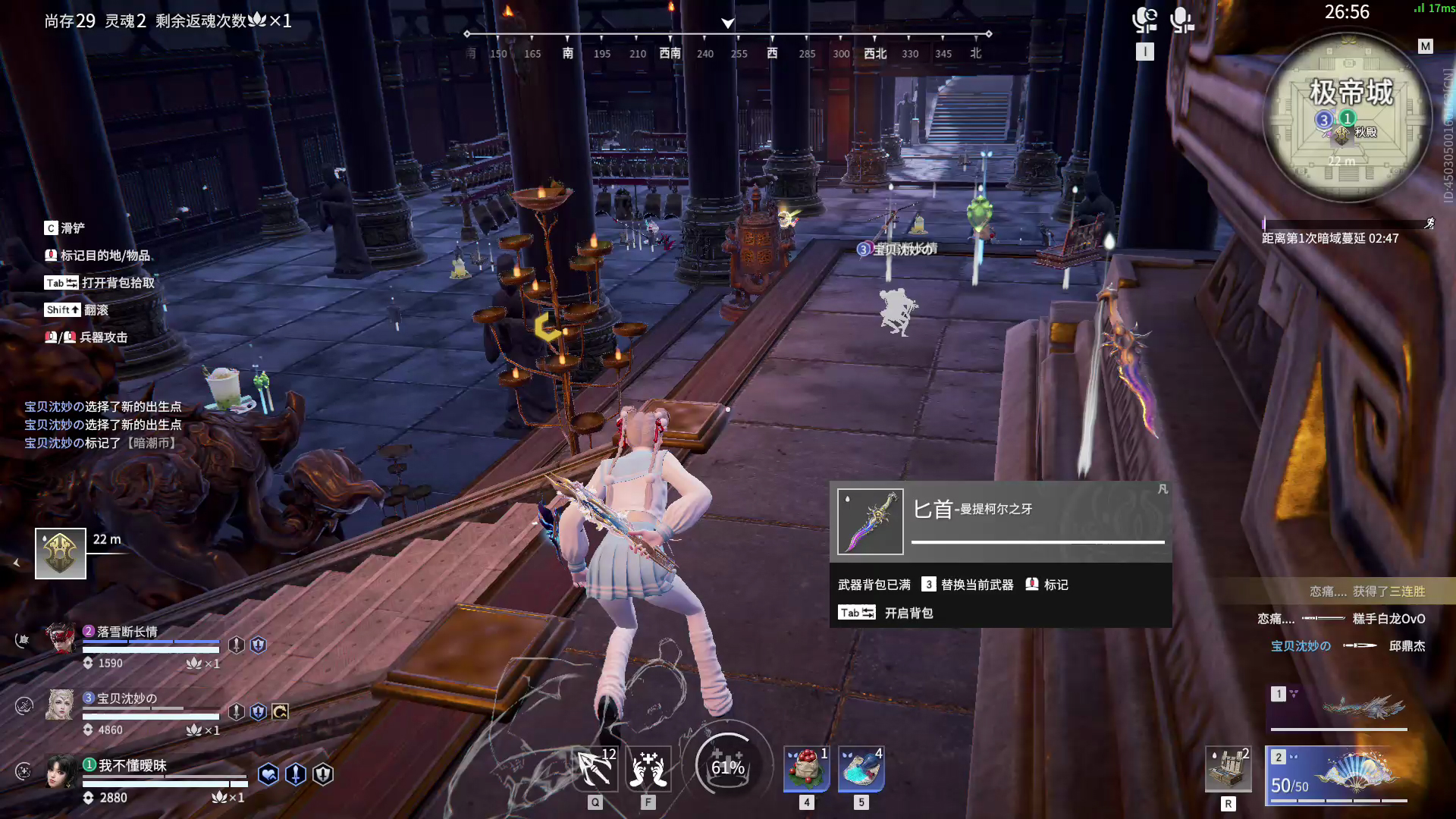This screenshot has width=1456, height=819.
Task: Select weapon slot 1 sword
Action: 1339,707
